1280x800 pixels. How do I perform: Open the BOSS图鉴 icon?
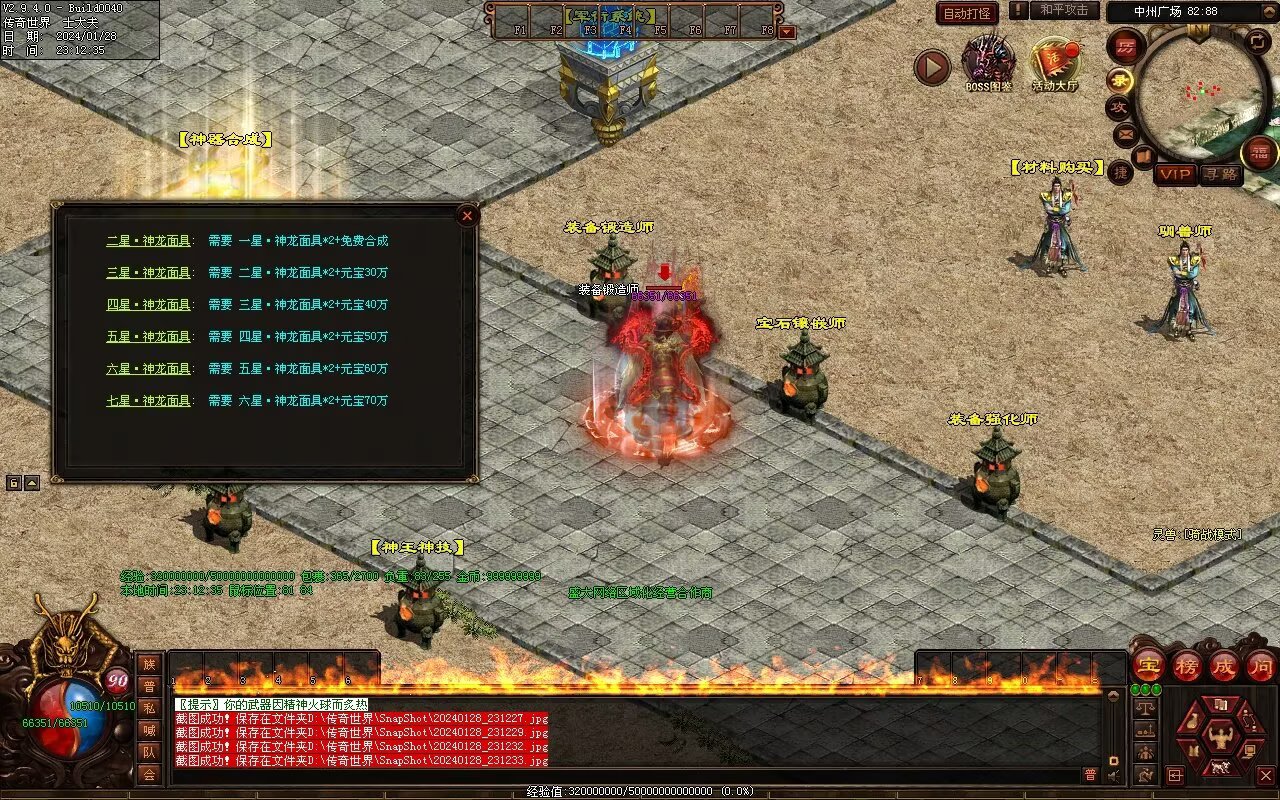pyautogui.click(x=988, y=62)
